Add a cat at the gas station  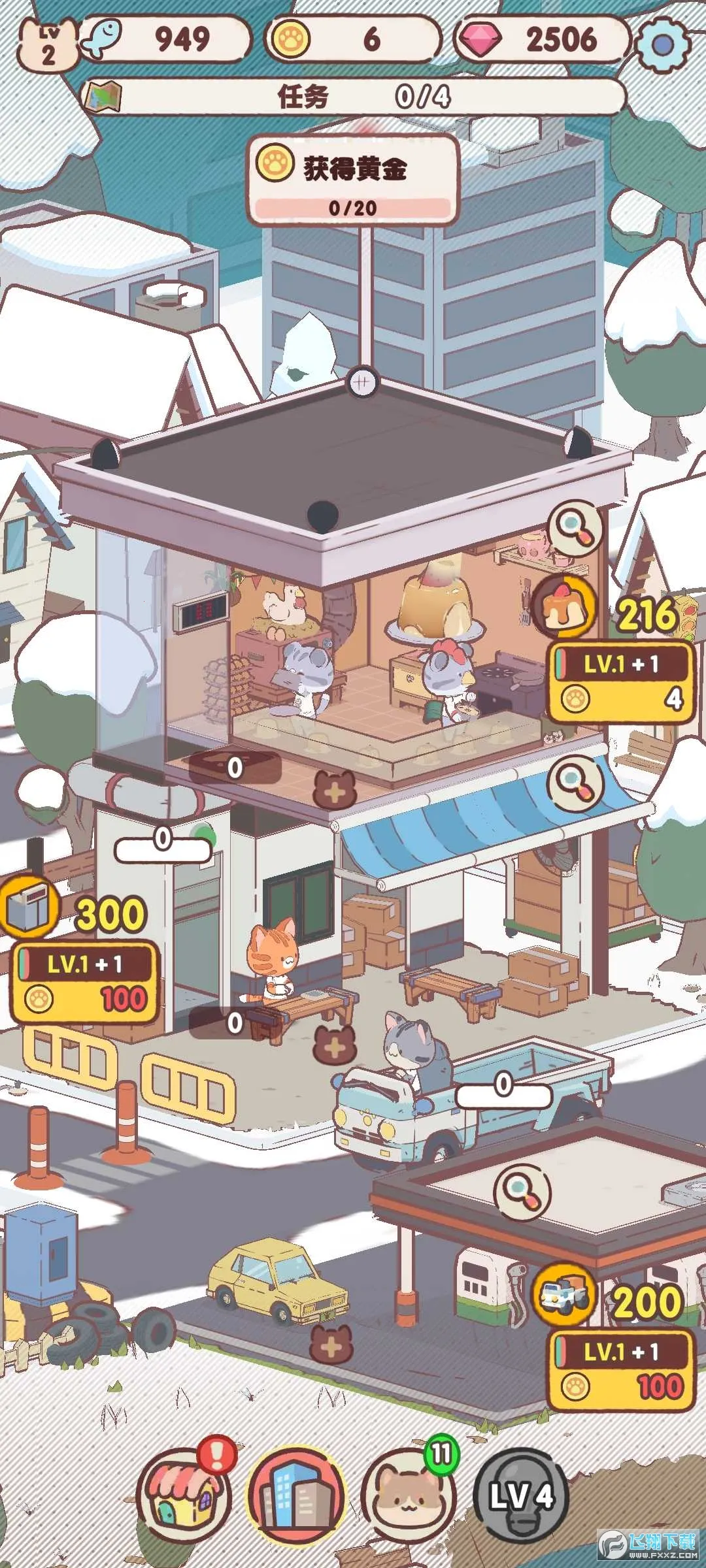pyautogui.click(x=331, y=1345)
